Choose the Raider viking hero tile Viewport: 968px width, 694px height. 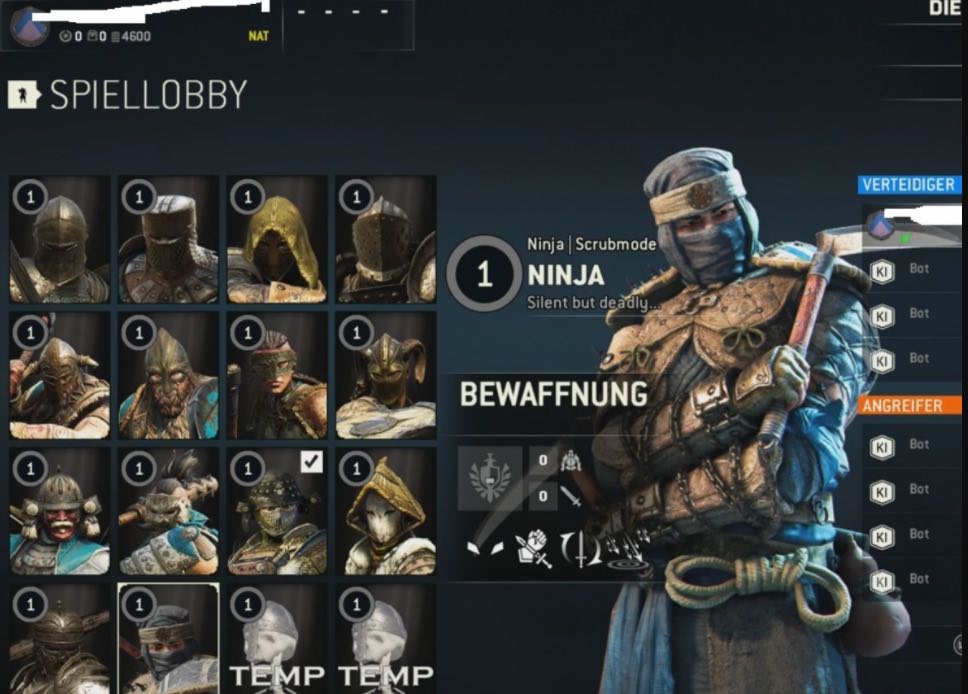pos(59,375)
